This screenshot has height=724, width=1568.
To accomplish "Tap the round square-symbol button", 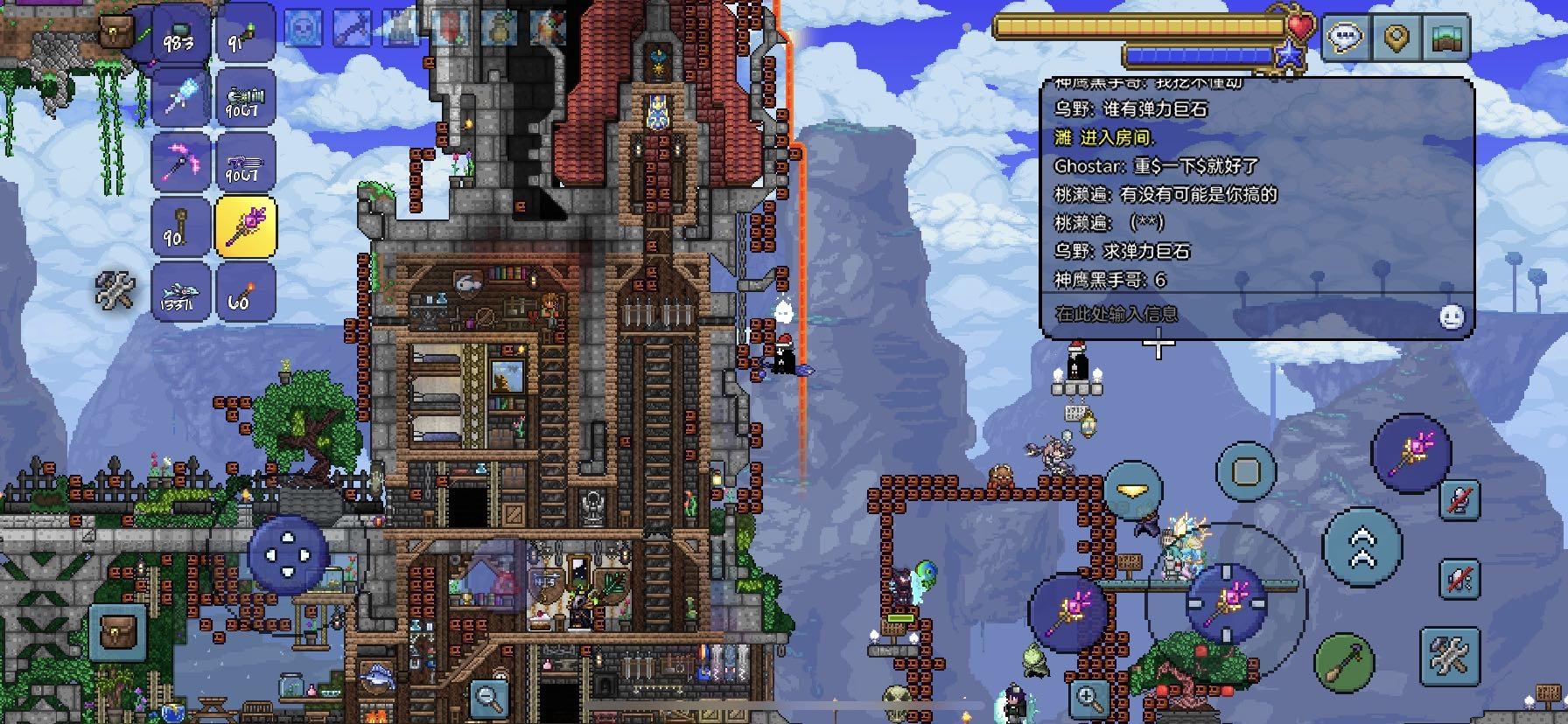I will point(1246,471).
